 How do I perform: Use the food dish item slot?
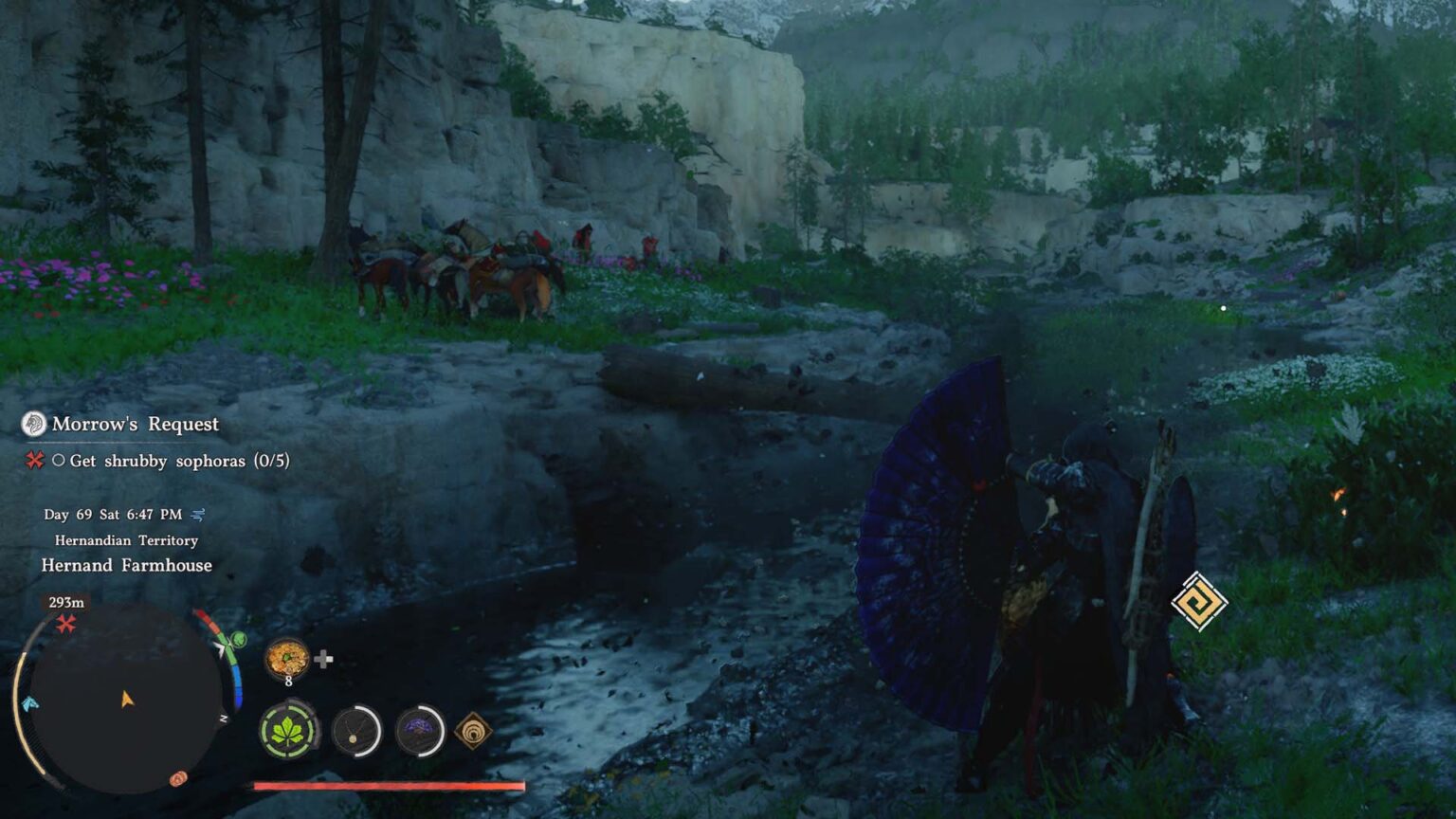(286, 657)
